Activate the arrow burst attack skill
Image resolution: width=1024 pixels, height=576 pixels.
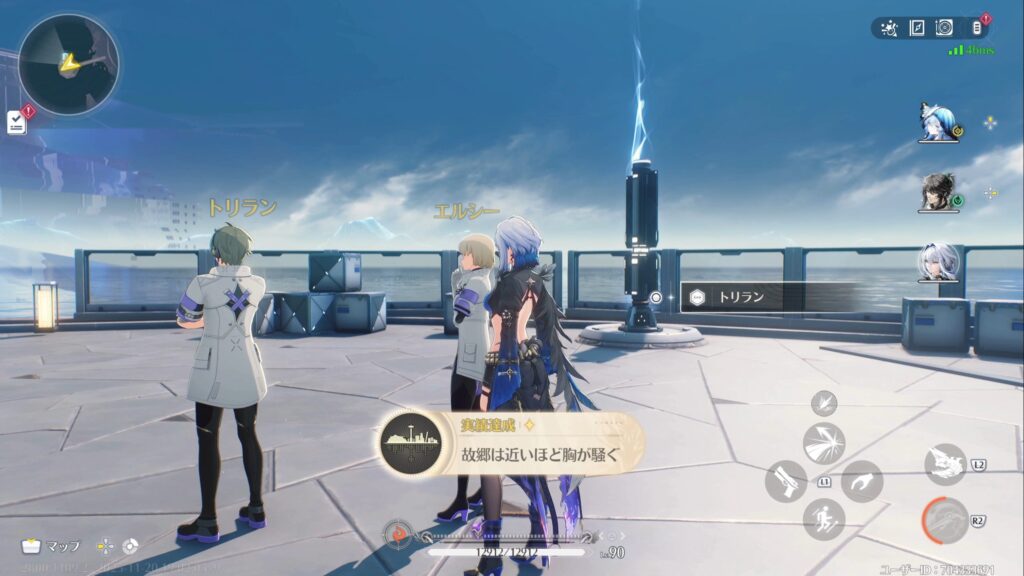[824, 443]
